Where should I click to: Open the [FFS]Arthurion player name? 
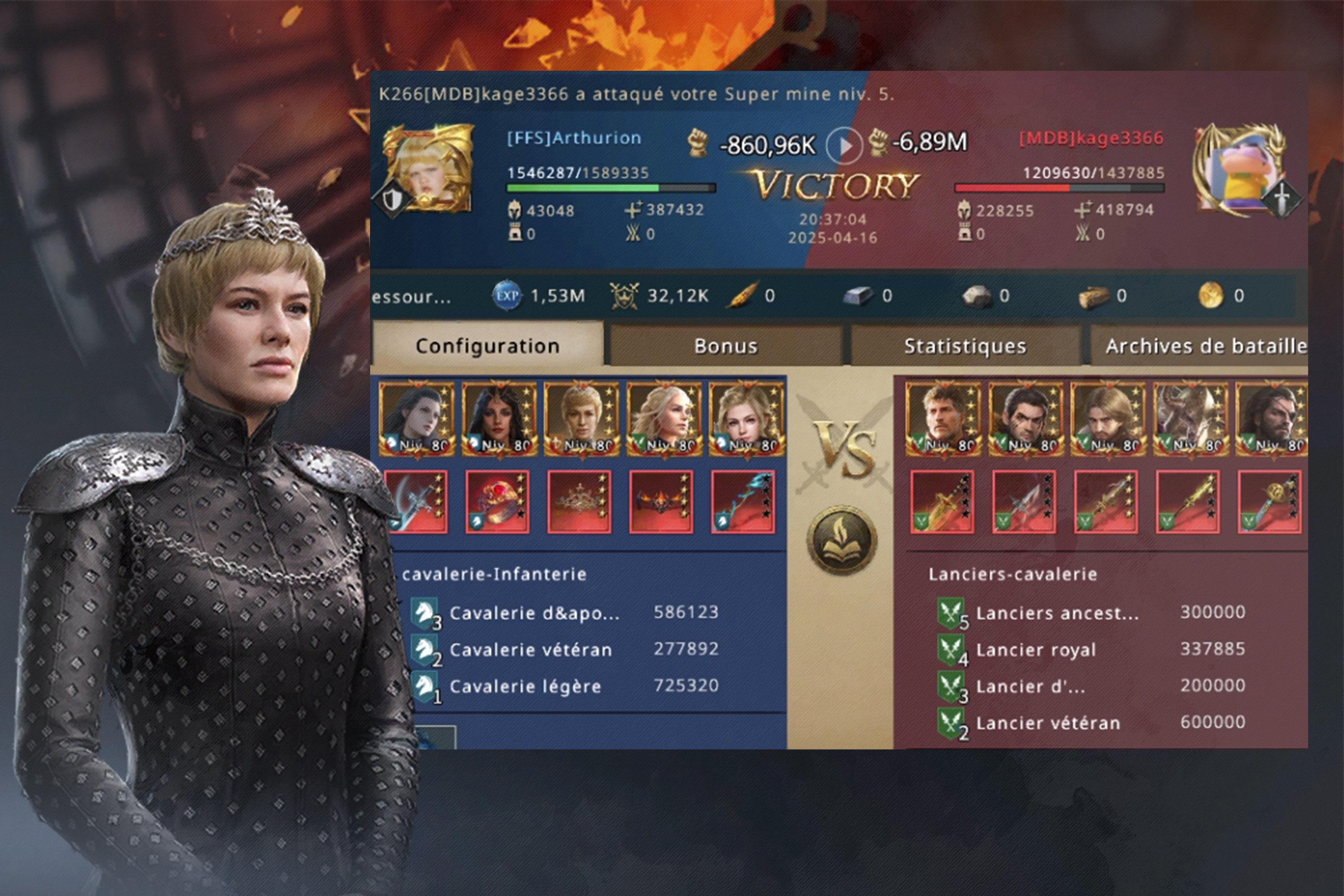(x=574, y=138)
